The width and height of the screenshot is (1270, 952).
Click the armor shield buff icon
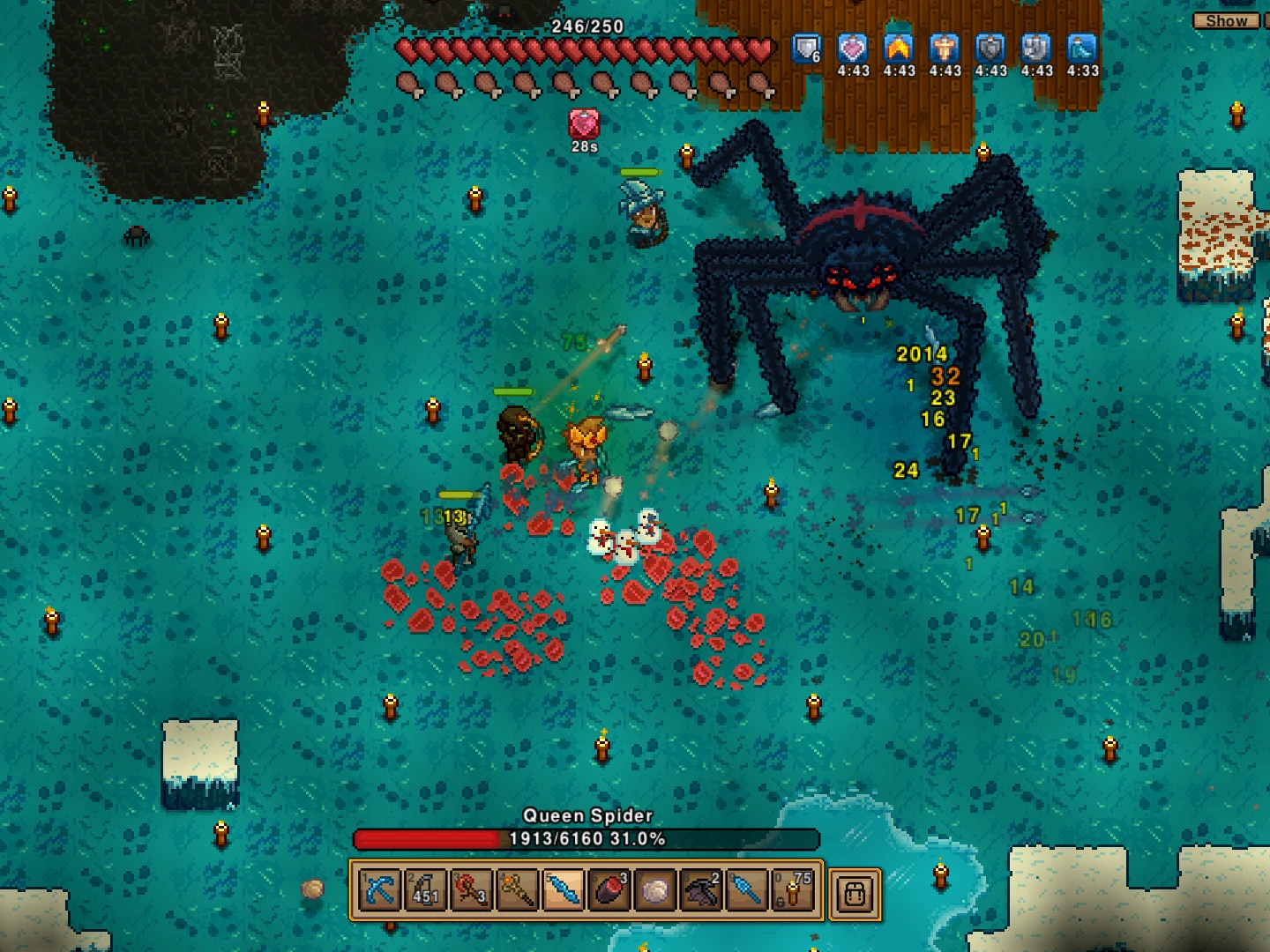click(806, 48)
